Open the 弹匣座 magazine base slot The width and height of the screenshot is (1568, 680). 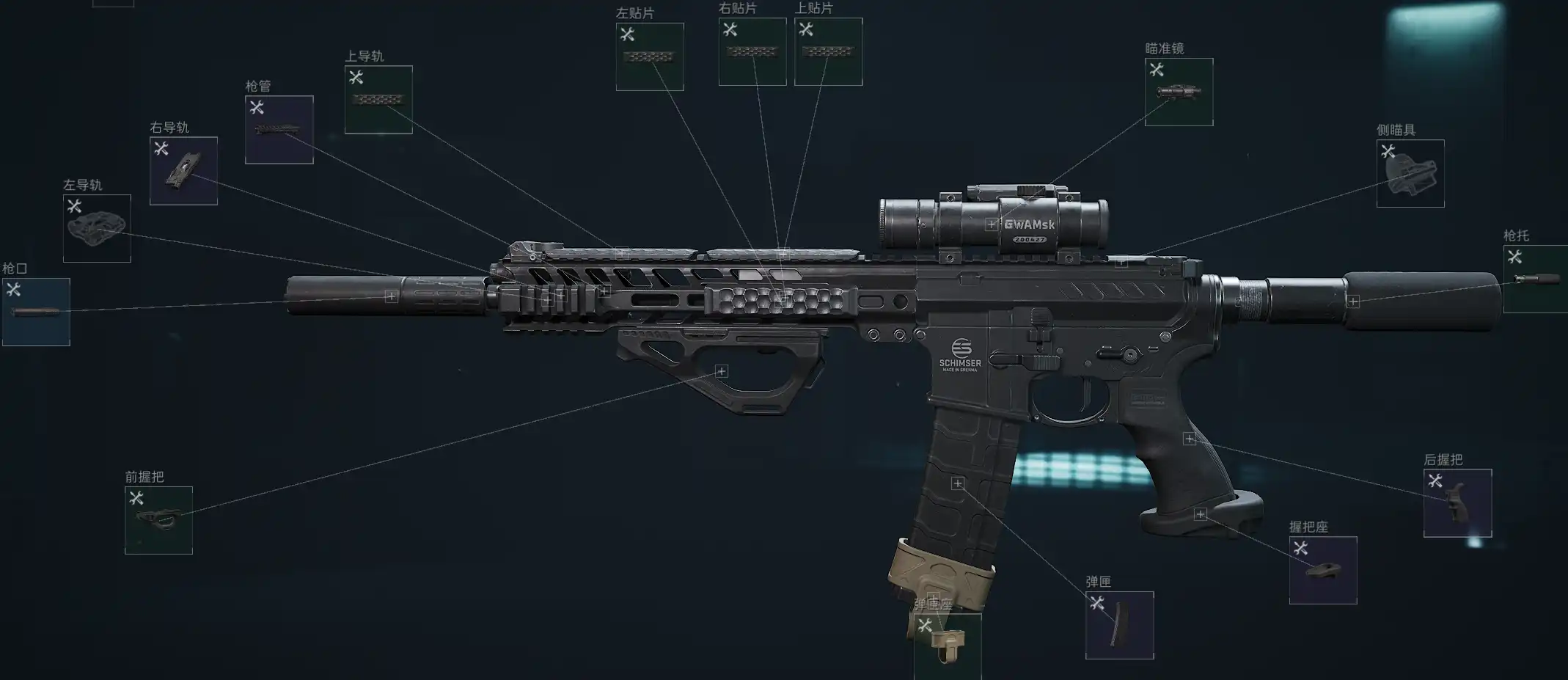coord(948,646)
